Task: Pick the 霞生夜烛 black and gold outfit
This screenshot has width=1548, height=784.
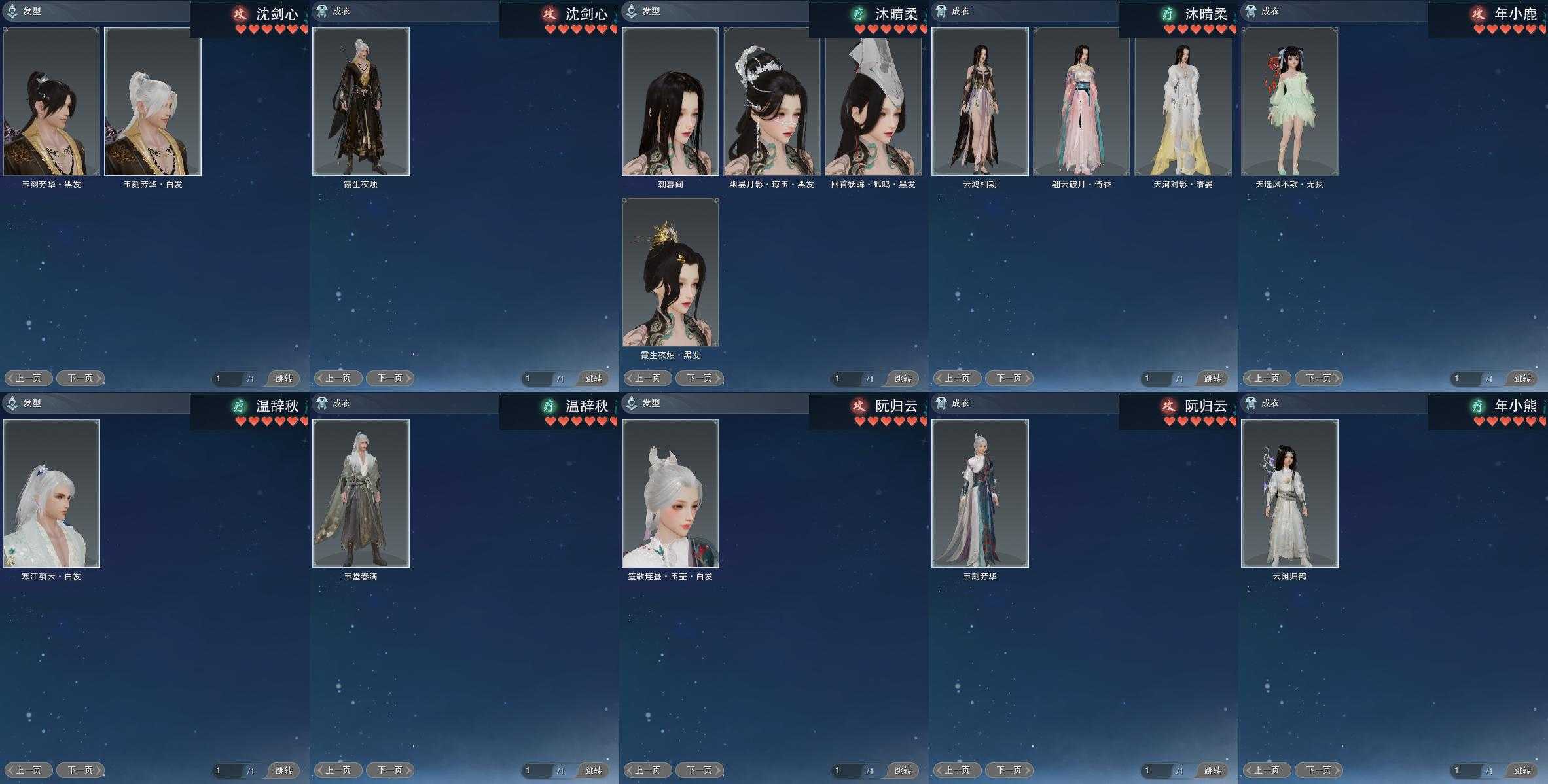Action: pos(361,101)
